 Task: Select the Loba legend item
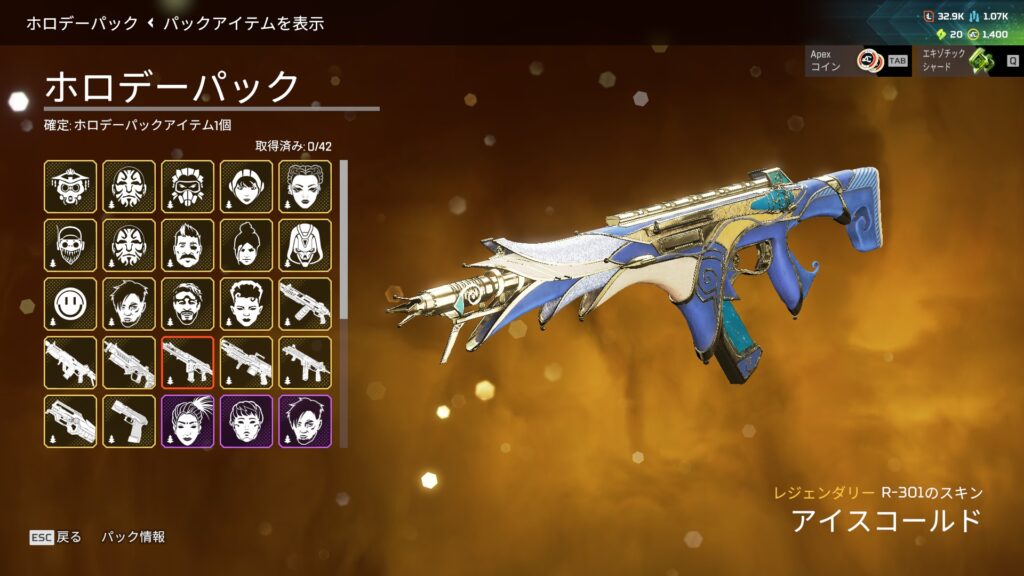tap(306, 186)
